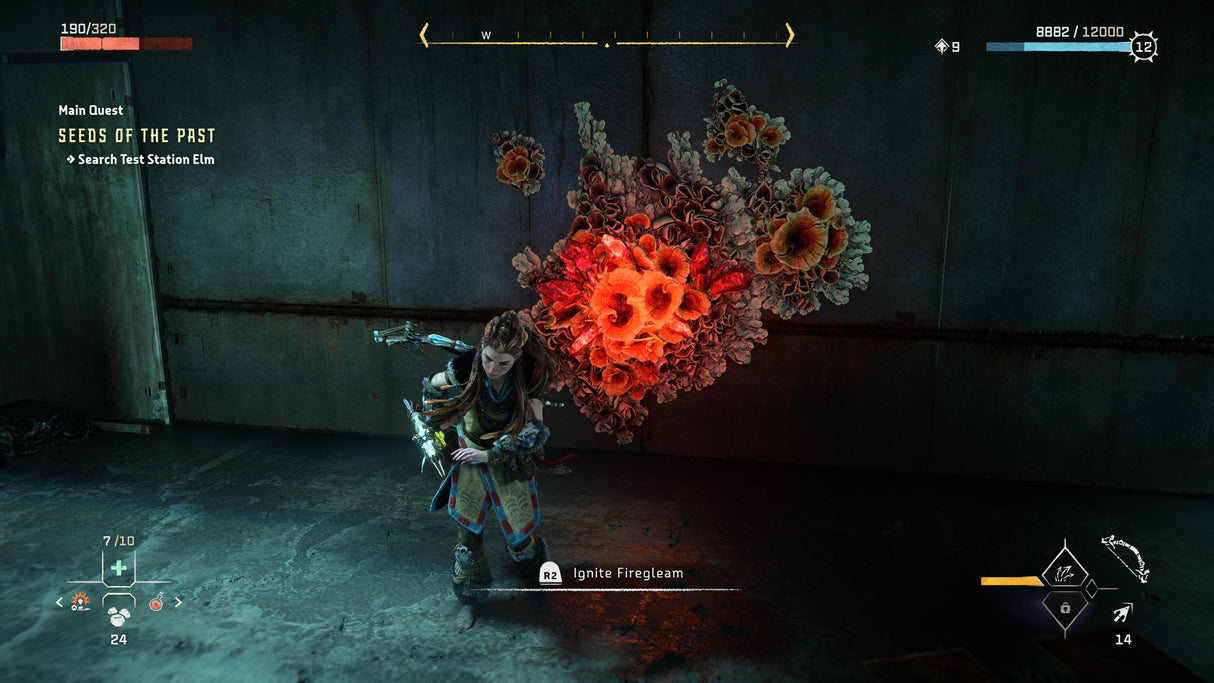Viewport: 1214px width, 683px height.
Task: Choose the arrow ammo type icon
Action: 1124,613
